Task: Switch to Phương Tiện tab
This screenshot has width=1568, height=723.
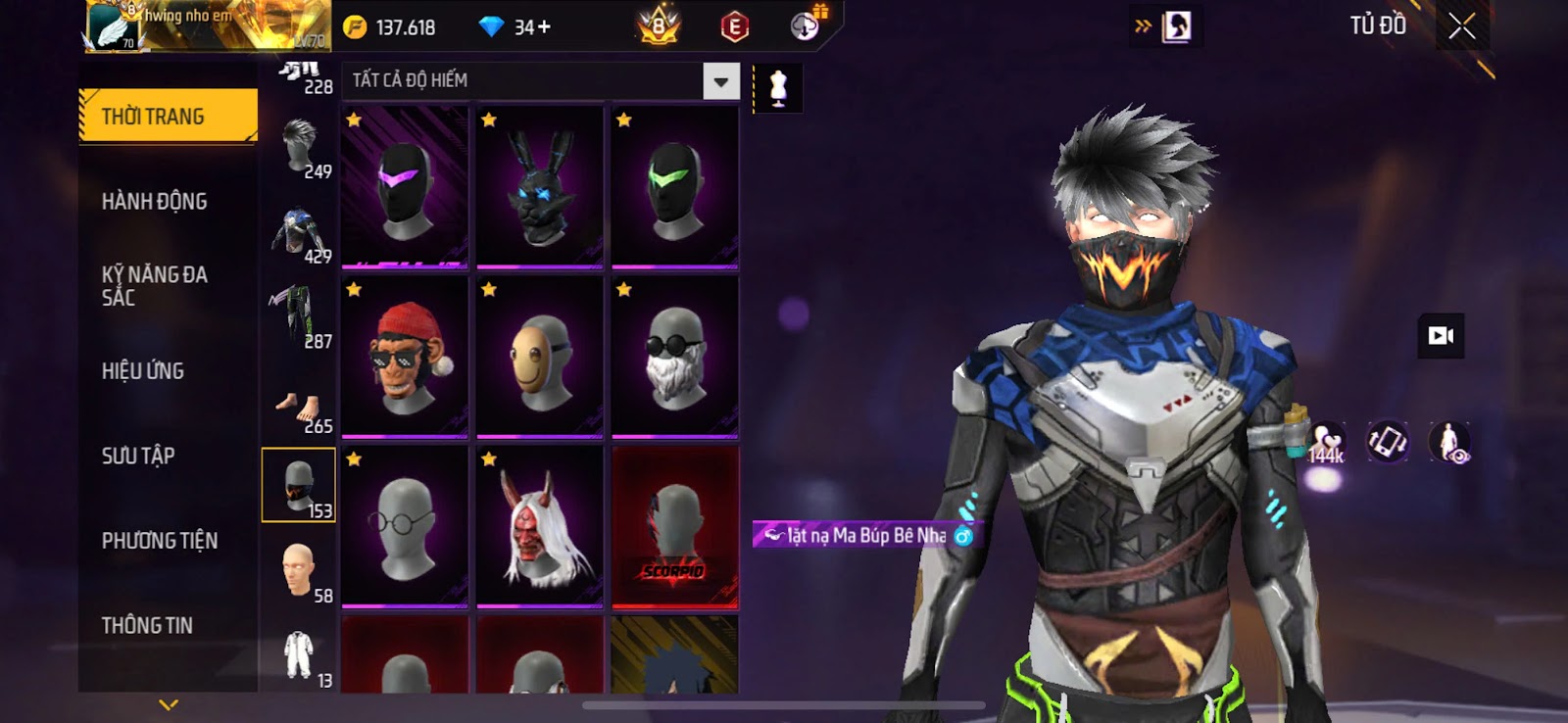Action: click(160, 541)
